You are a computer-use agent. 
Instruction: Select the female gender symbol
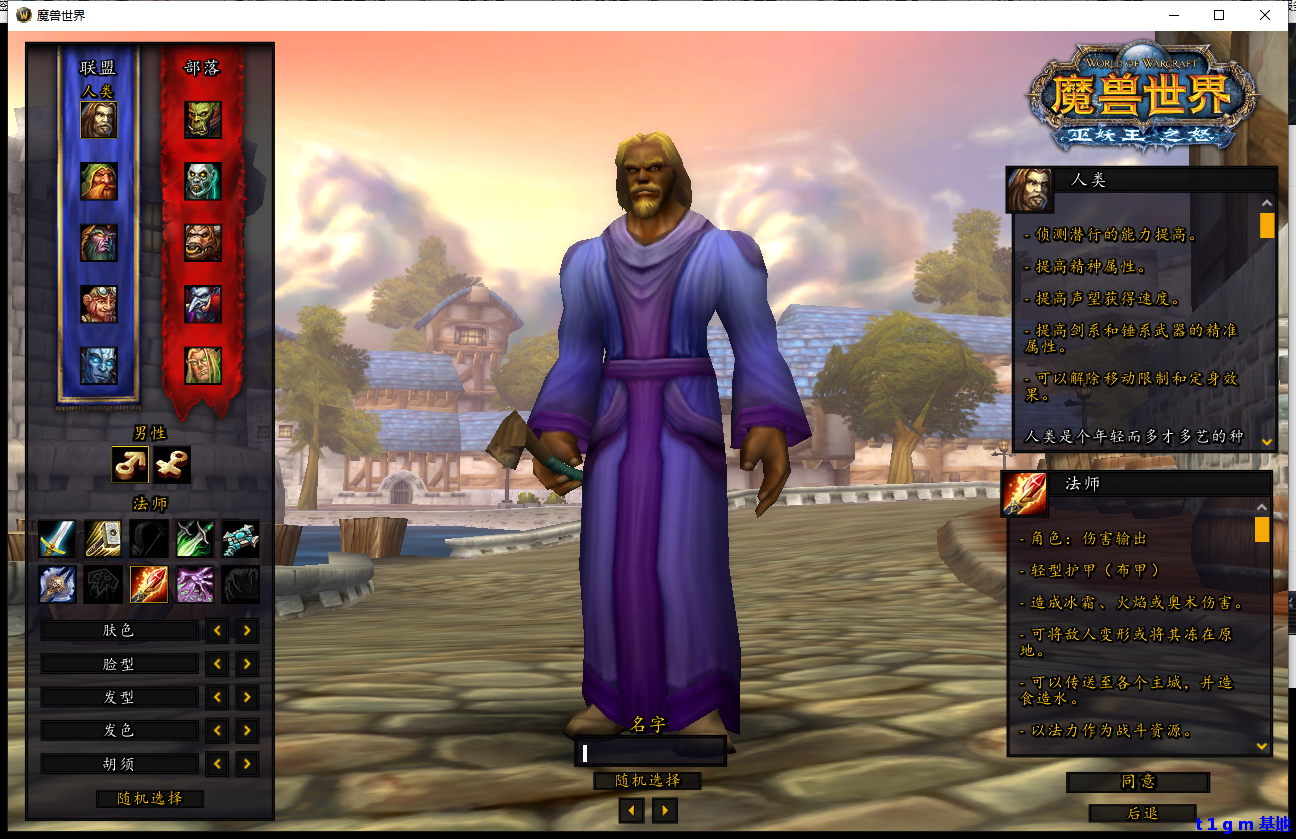170,465
